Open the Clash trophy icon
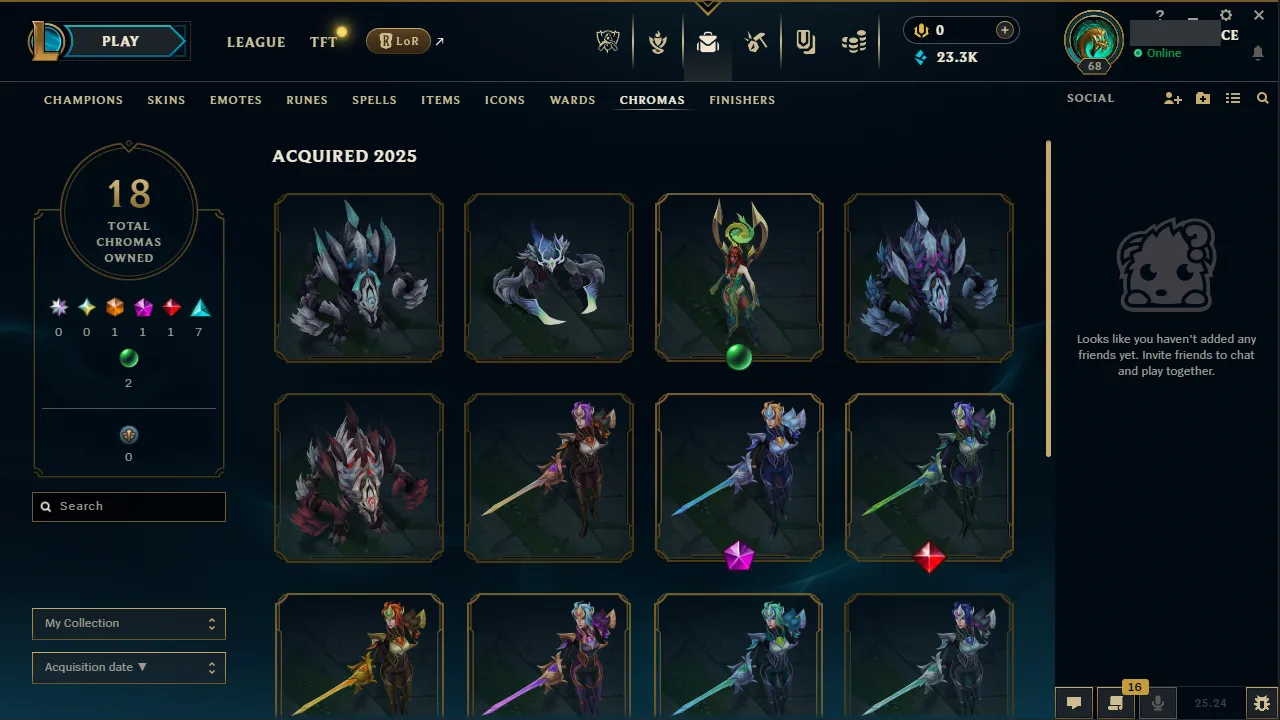The width and height of the screenshot is (1280, 720). click(x=658, y=40)
